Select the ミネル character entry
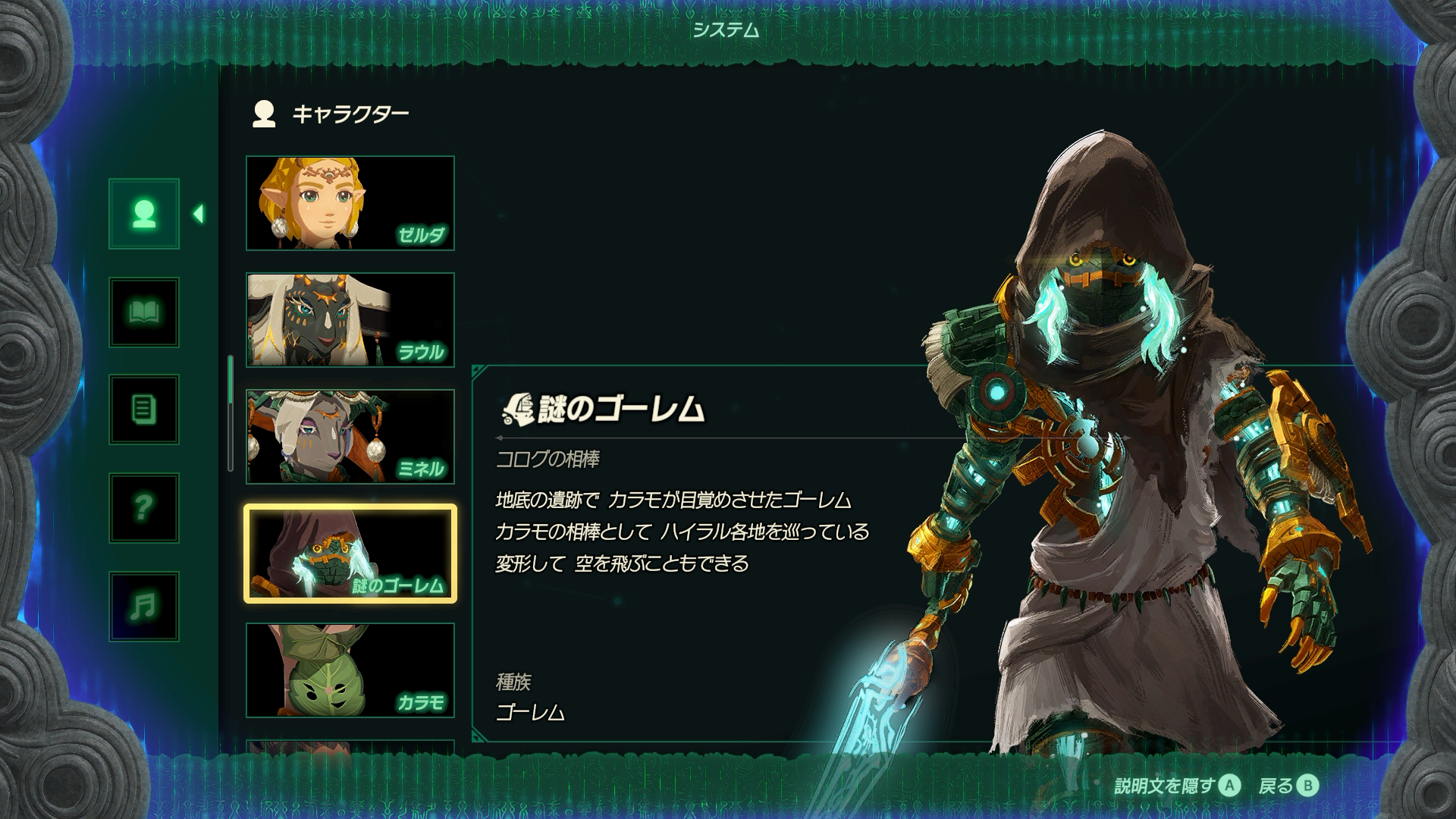This screenshot has height=819, width=1456. click(x=350, y=434)
